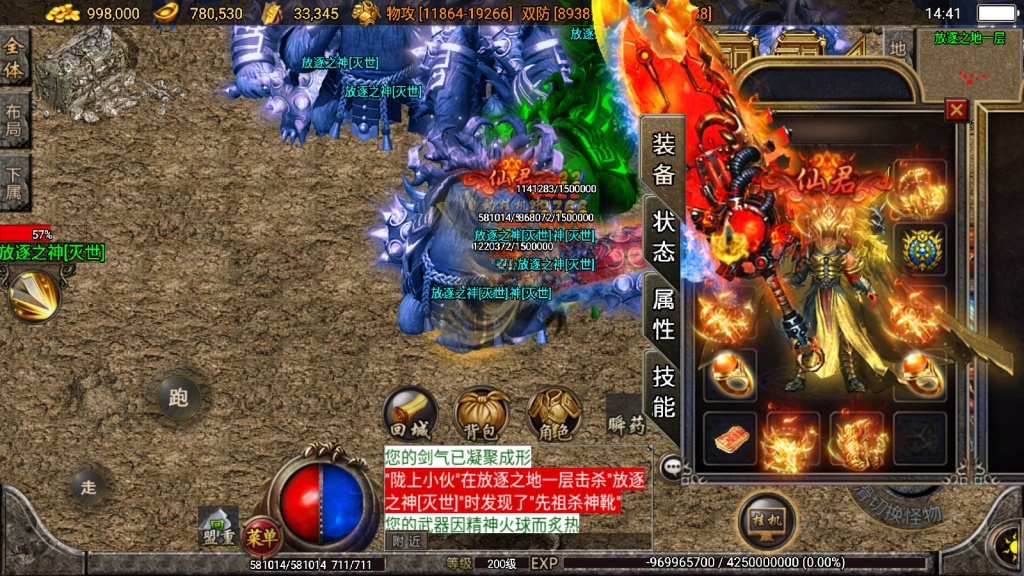1024x576 pixels.
Task: Switch to the 装备 equipment tab
Action: (x=664, y=159)
